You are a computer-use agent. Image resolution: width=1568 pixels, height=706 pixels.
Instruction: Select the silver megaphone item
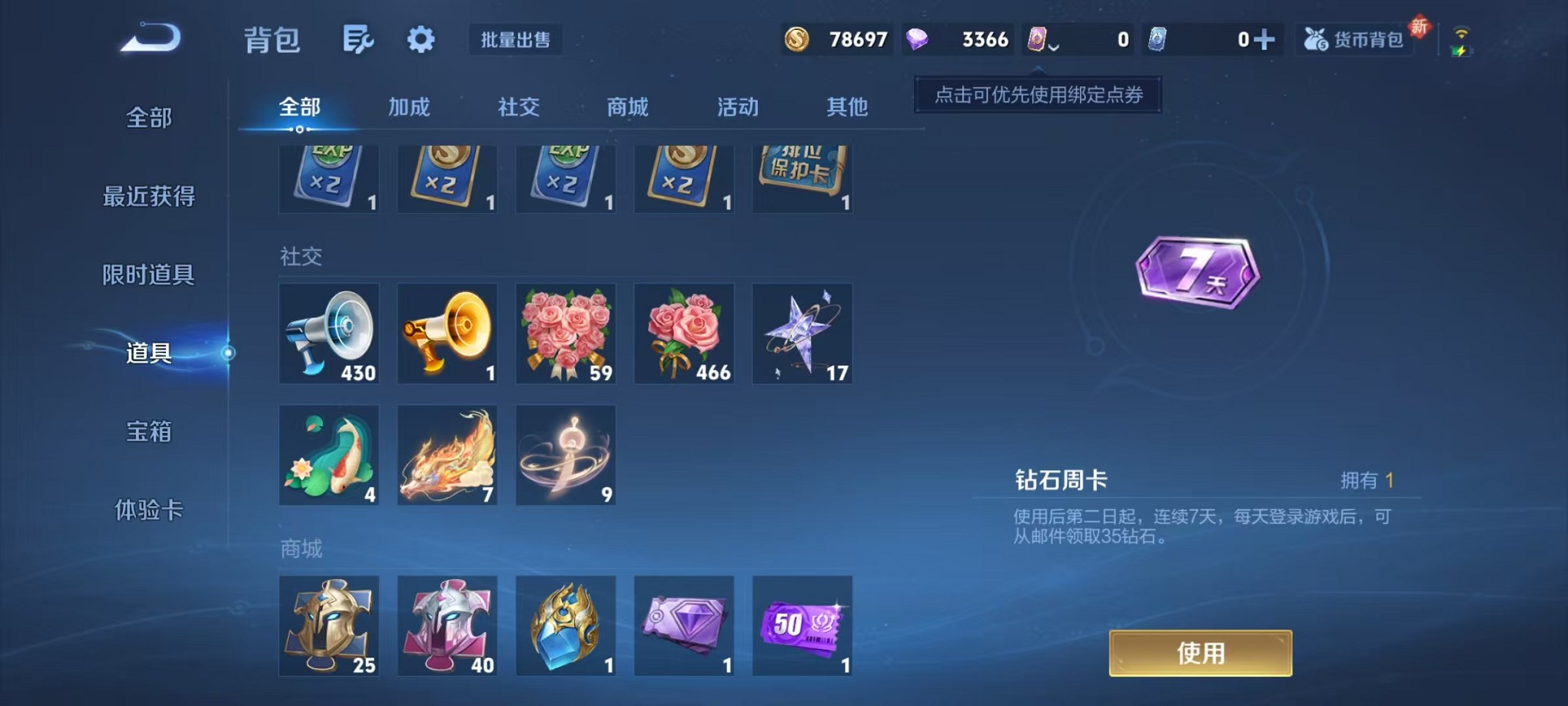[x=329, y=334]
